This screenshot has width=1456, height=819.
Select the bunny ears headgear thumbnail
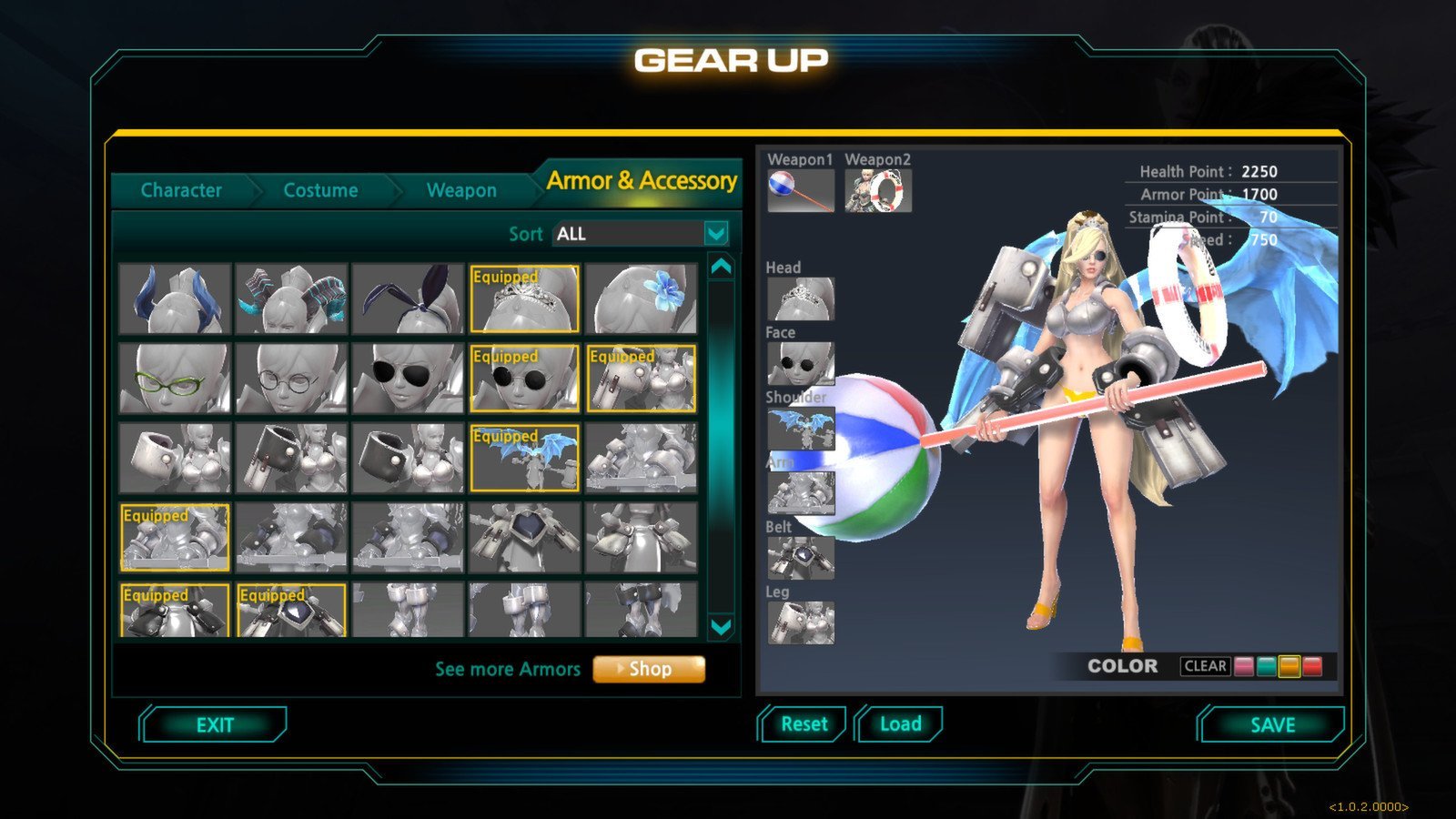point(408,299)
